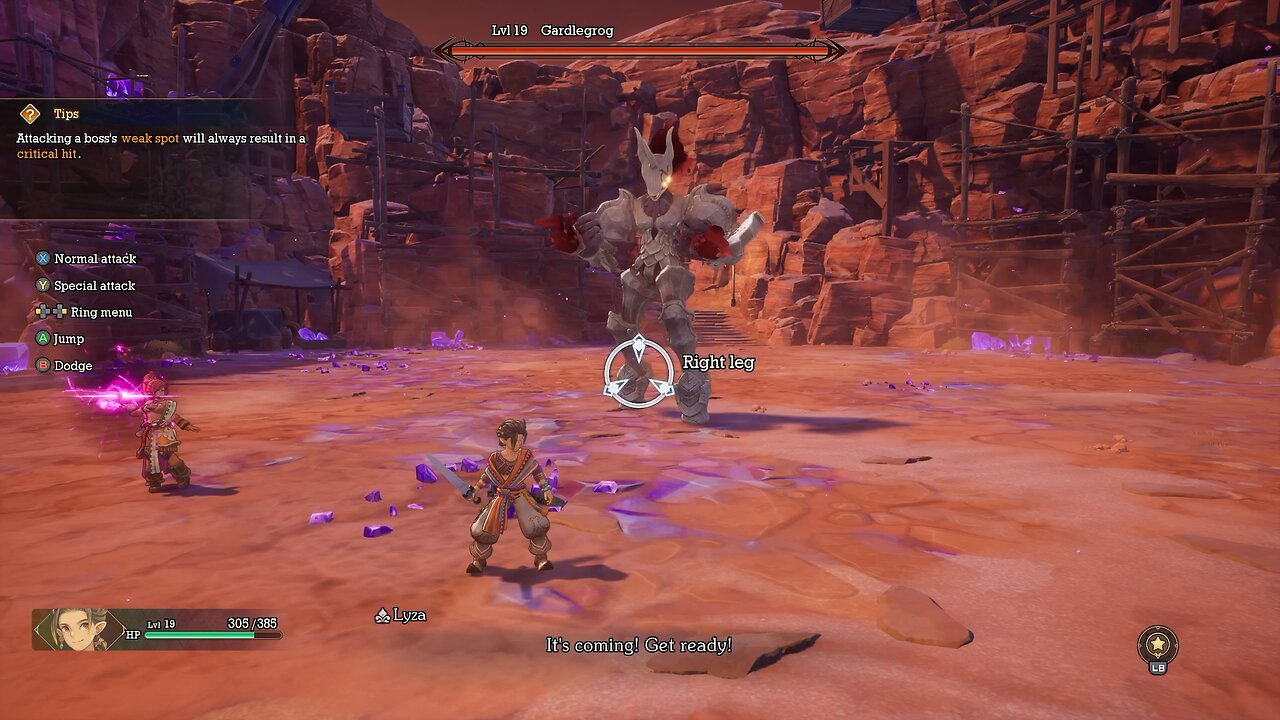
Task: Click the hero portrait in the status panel
Action: pos(70,630)
